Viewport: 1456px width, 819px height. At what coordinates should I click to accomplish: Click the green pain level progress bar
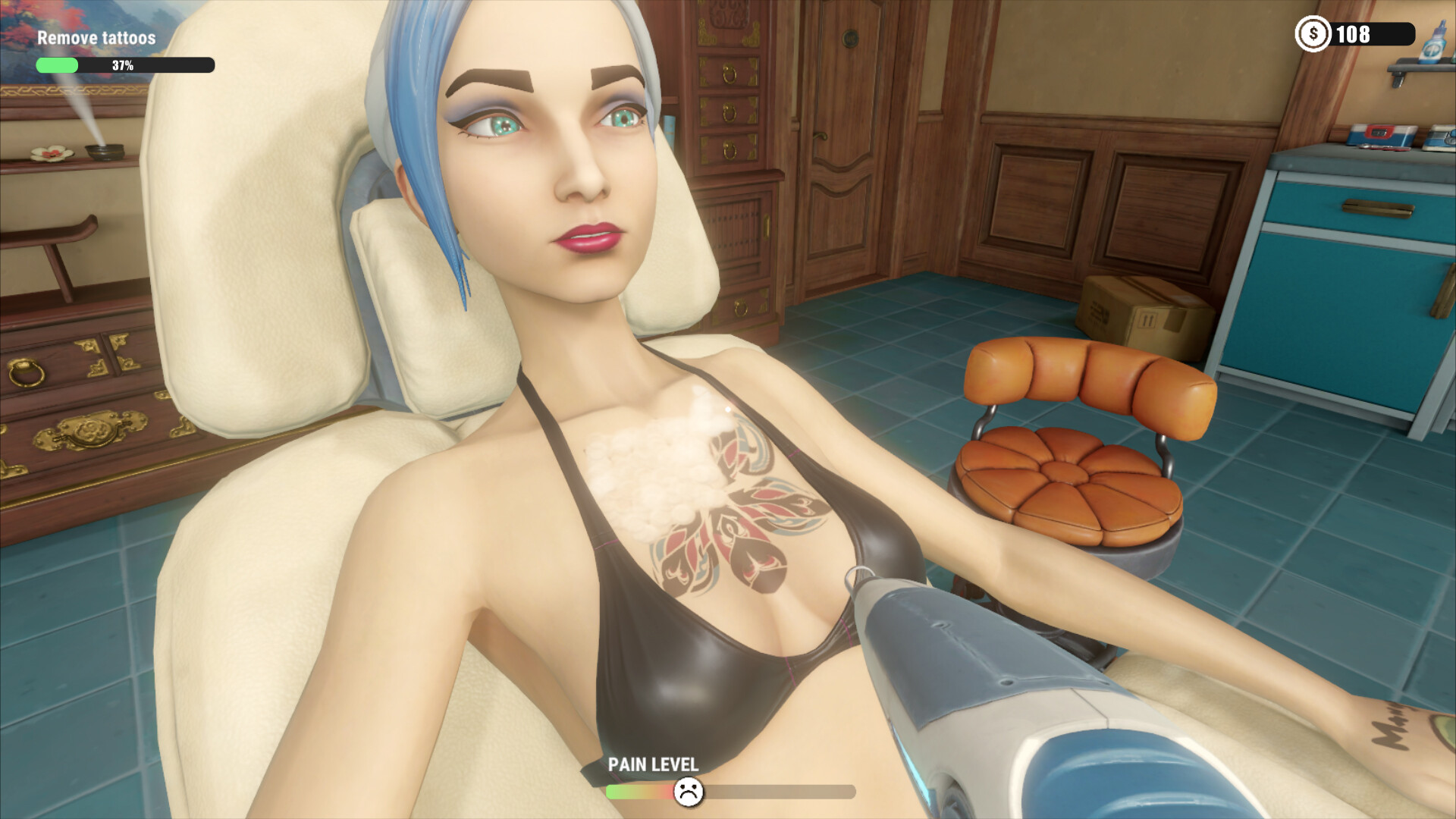[x=631, y=791]
